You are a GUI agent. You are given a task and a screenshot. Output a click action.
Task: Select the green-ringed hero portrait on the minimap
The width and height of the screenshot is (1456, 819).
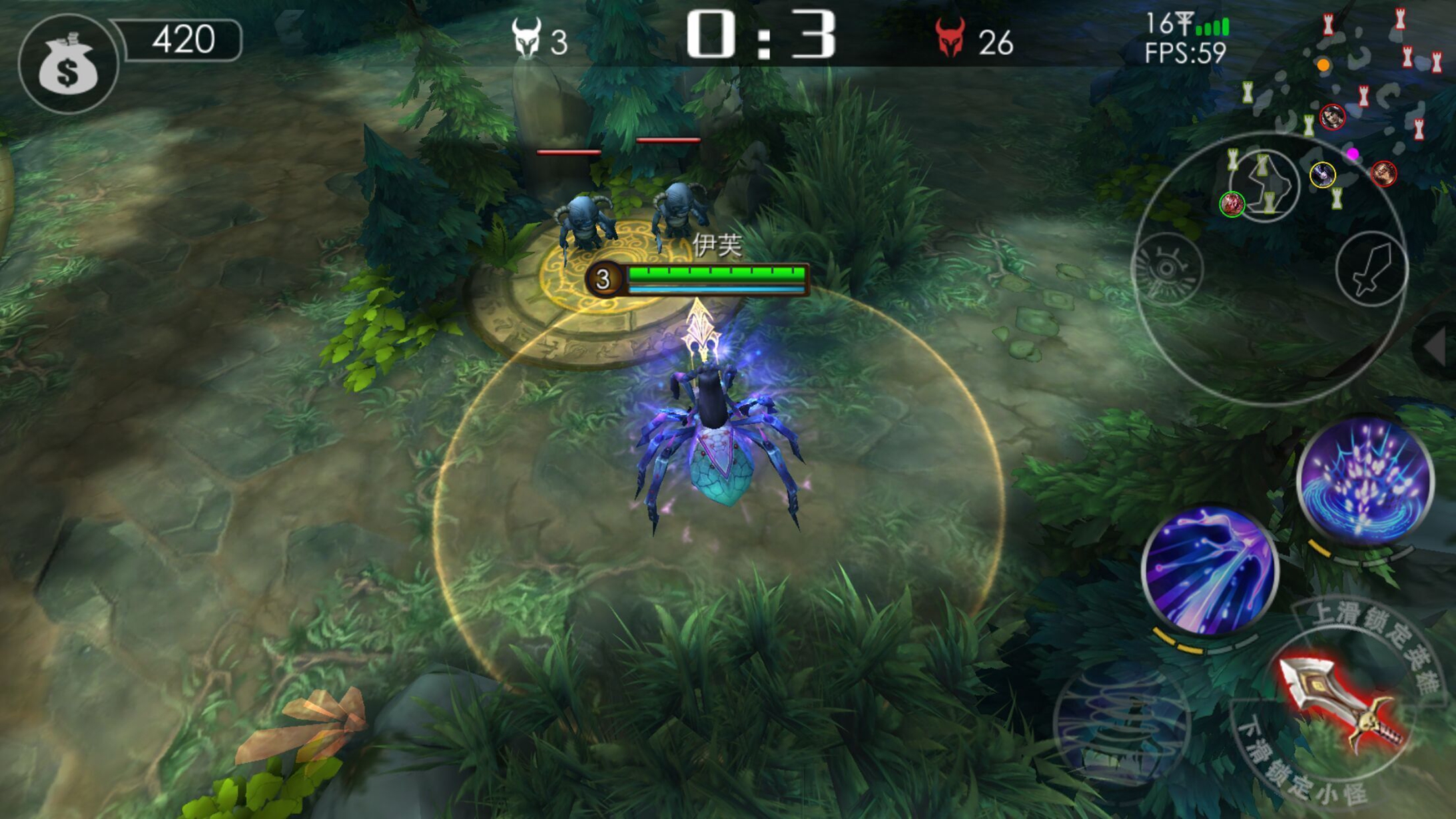pyautogui.click(x=1232, y=204)
